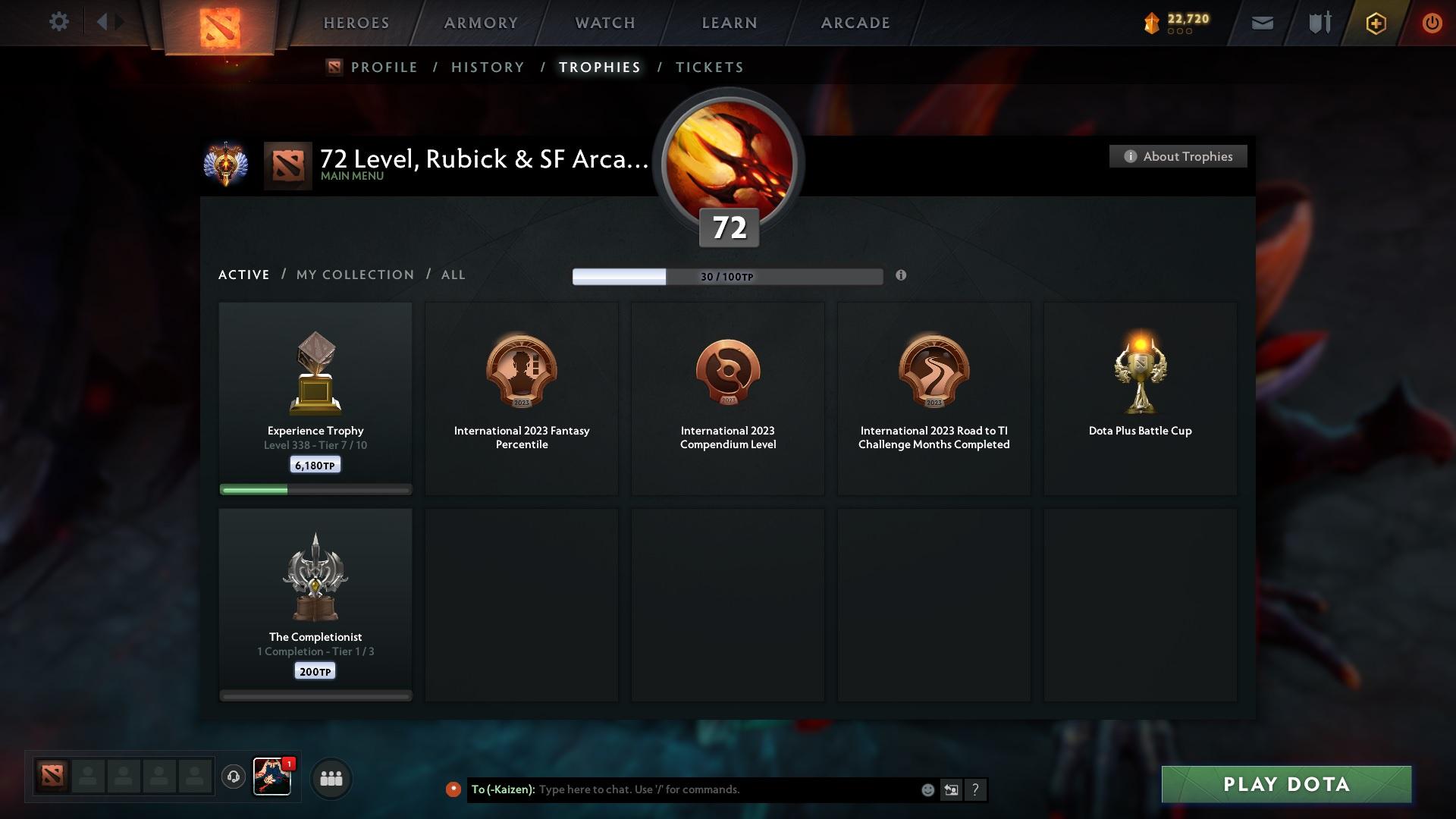Click the voice chat headset toggle

(234, 777)
